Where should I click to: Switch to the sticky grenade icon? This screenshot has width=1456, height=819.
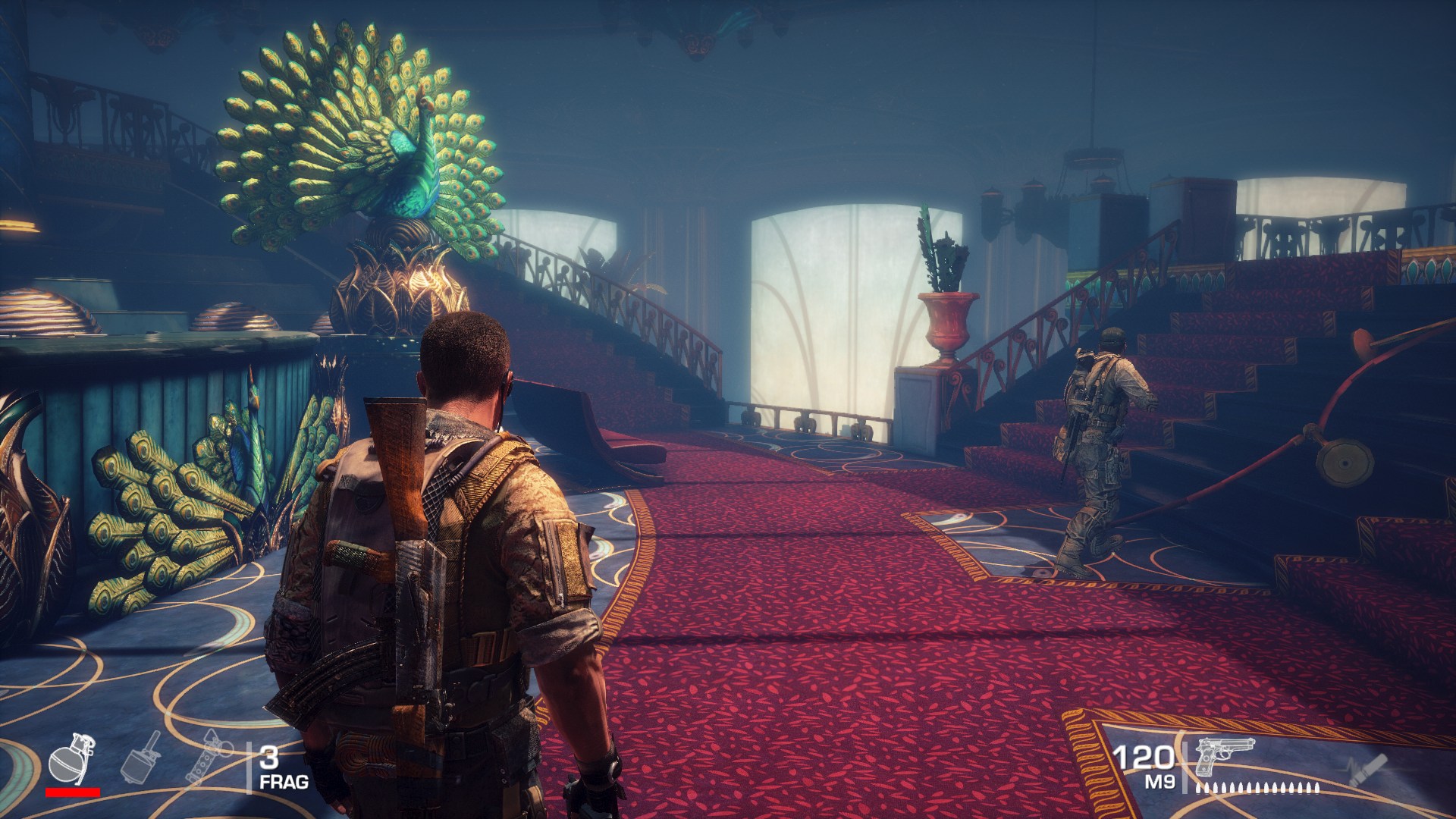(x=142, y=756)
